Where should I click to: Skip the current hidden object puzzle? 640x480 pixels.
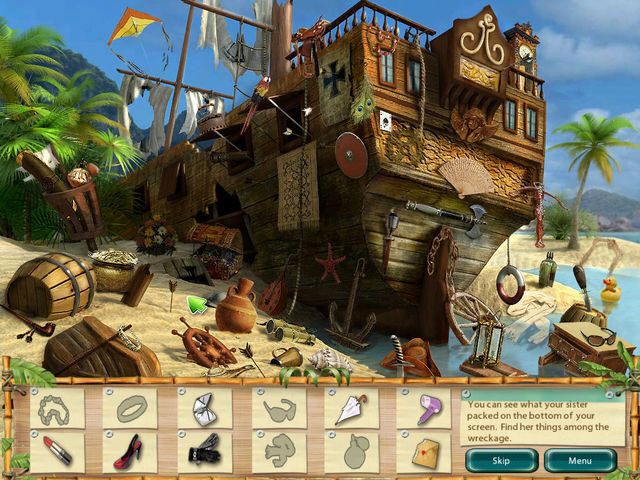pos(501,461)
